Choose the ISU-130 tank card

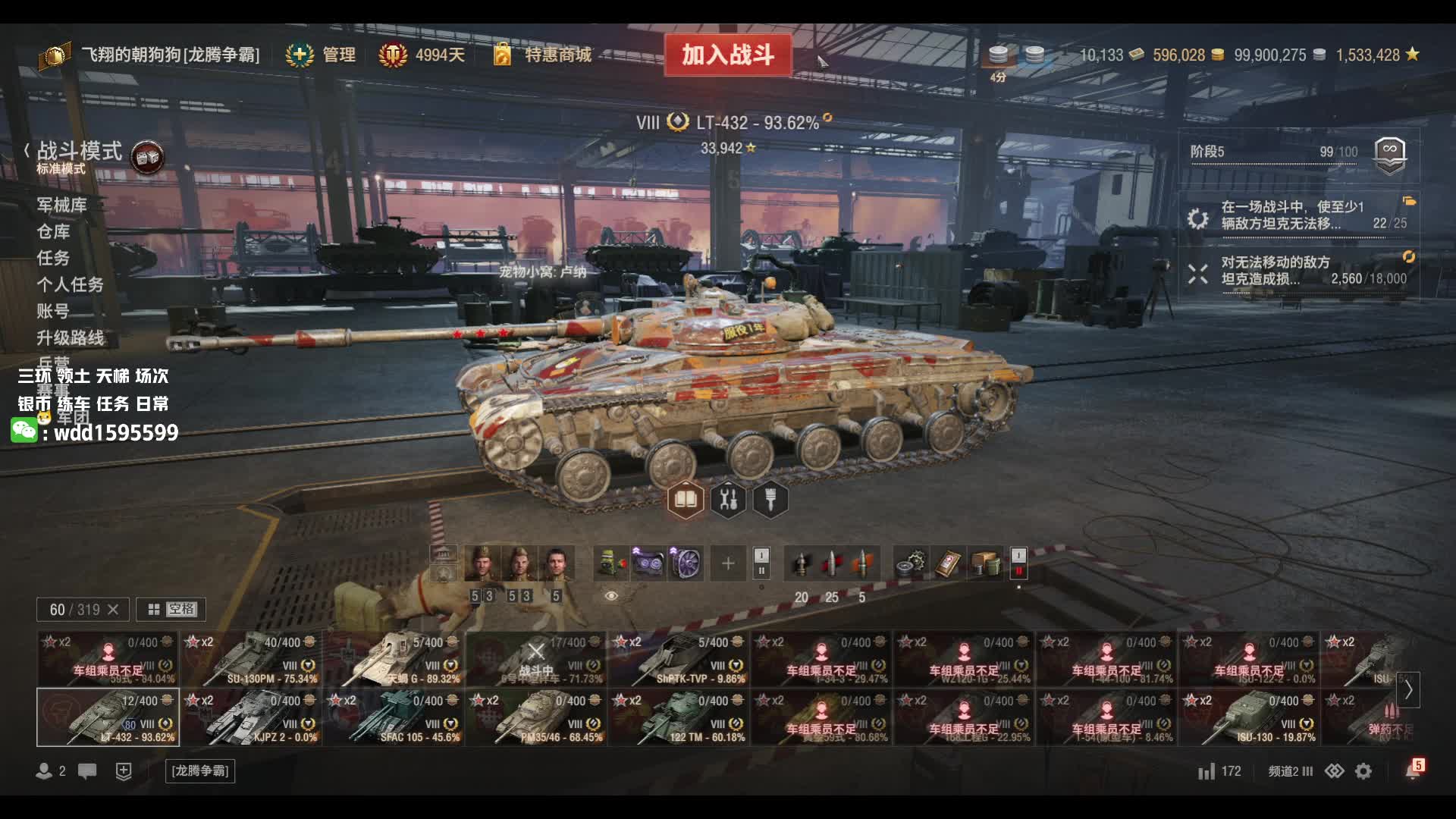coord(1249,717)
